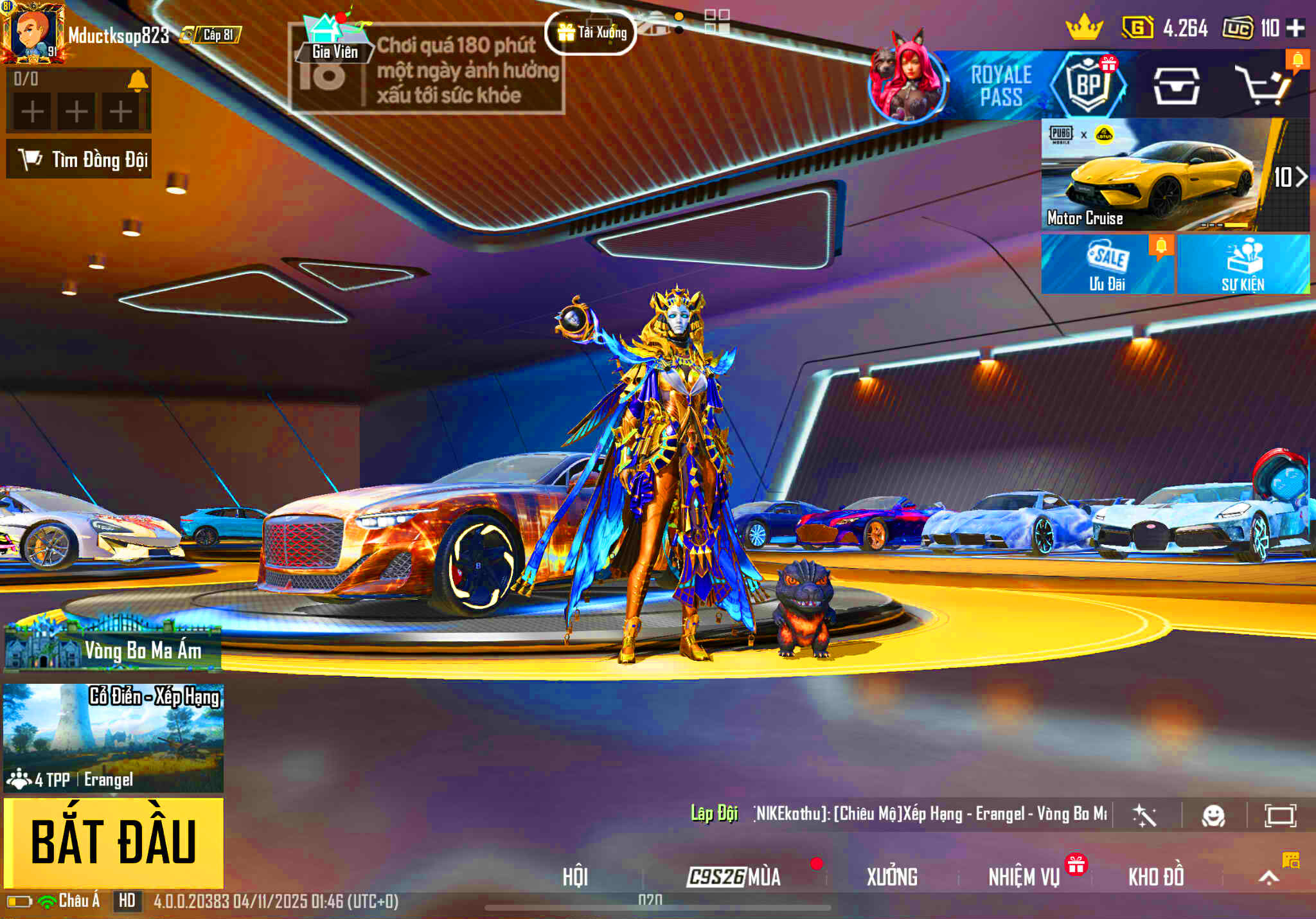Find teammates with Tìm Đồng Đội
This screenshot has height=919, width=1316.
pos(79,159)
